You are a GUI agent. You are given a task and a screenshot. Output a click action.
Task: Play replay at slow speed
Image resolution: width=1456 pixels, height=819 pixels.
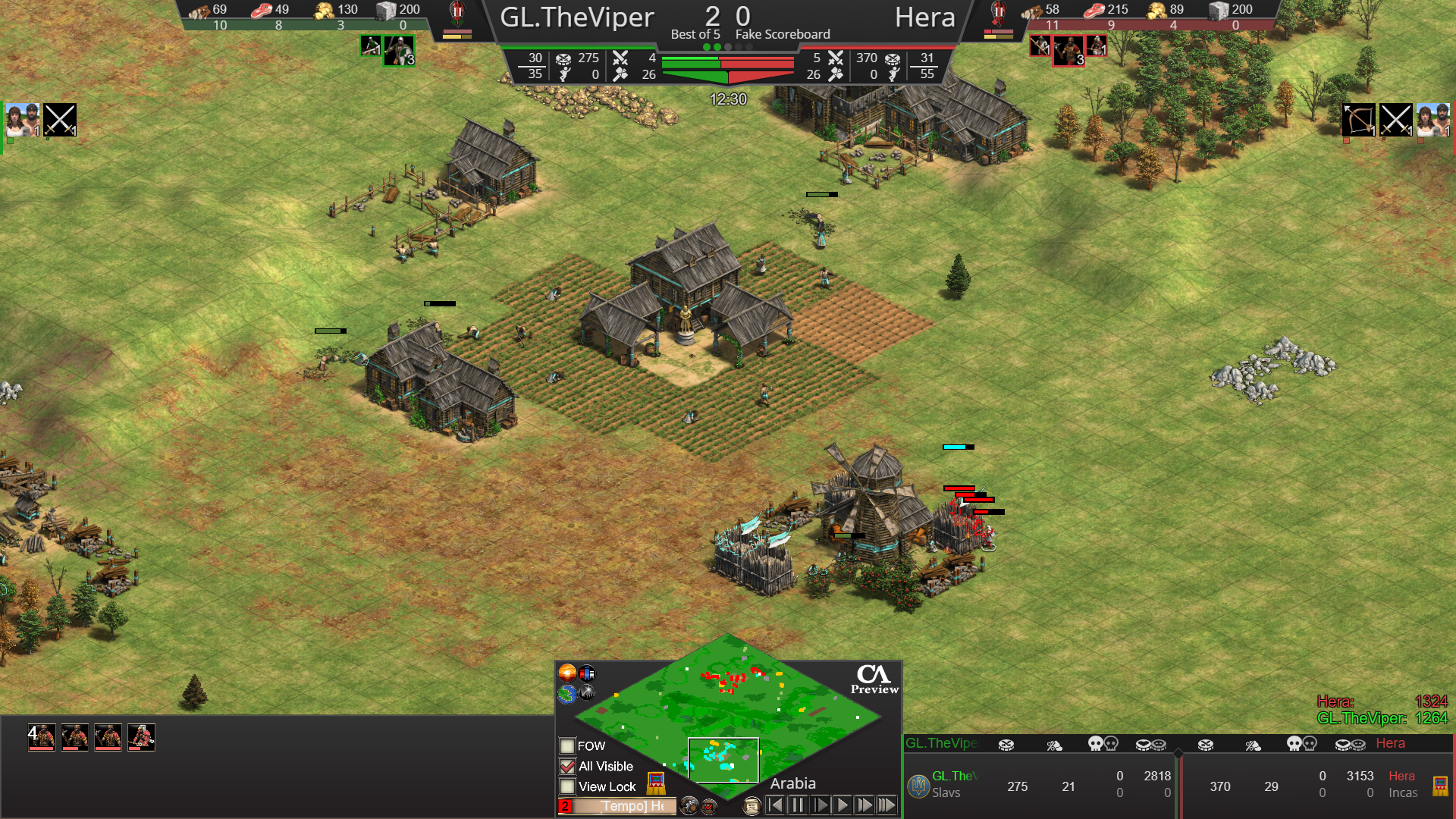coord(820,805)
